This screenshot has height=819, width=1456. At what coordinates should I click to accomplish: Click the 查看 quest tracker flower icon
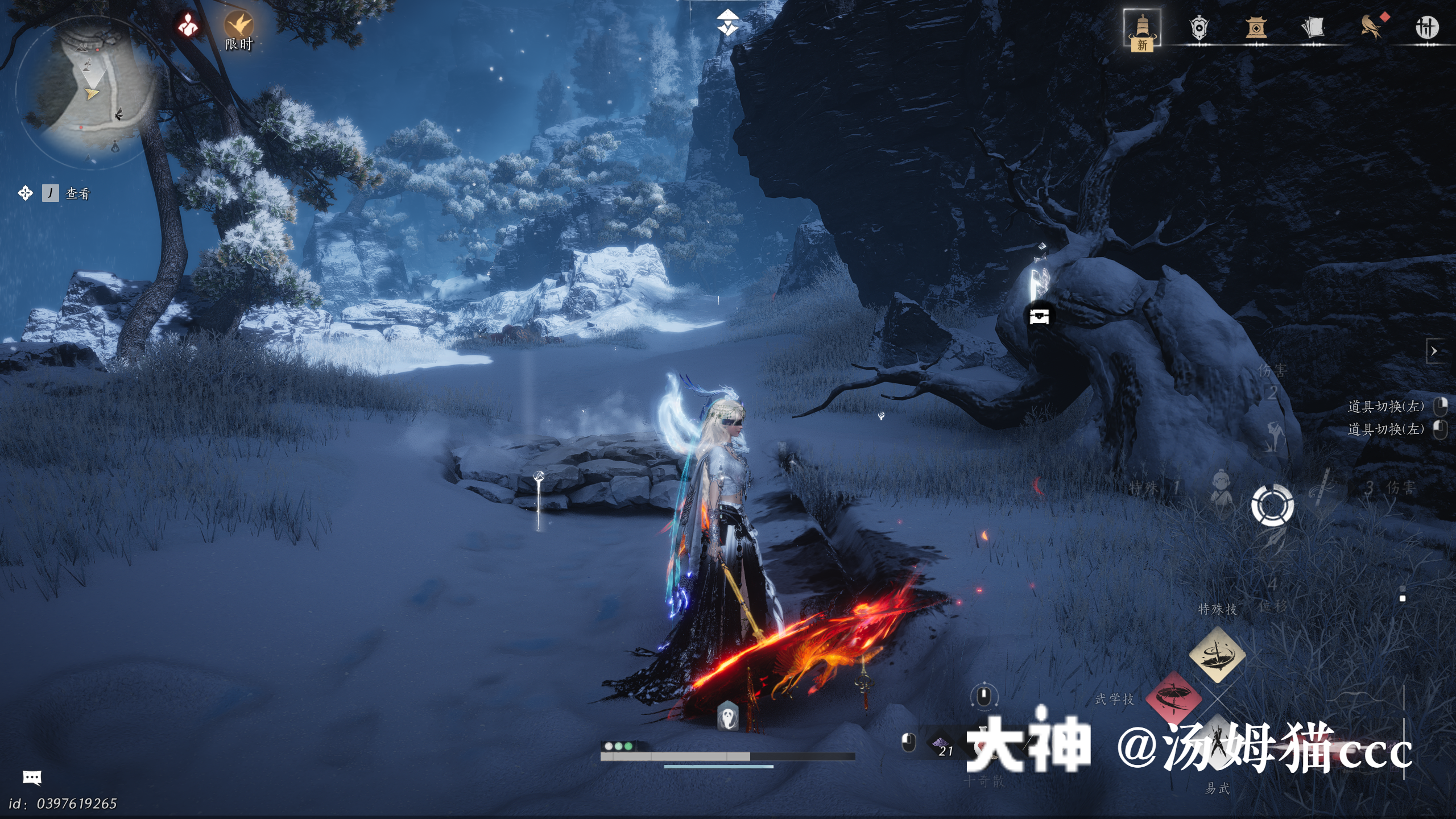tap(26, 193)
